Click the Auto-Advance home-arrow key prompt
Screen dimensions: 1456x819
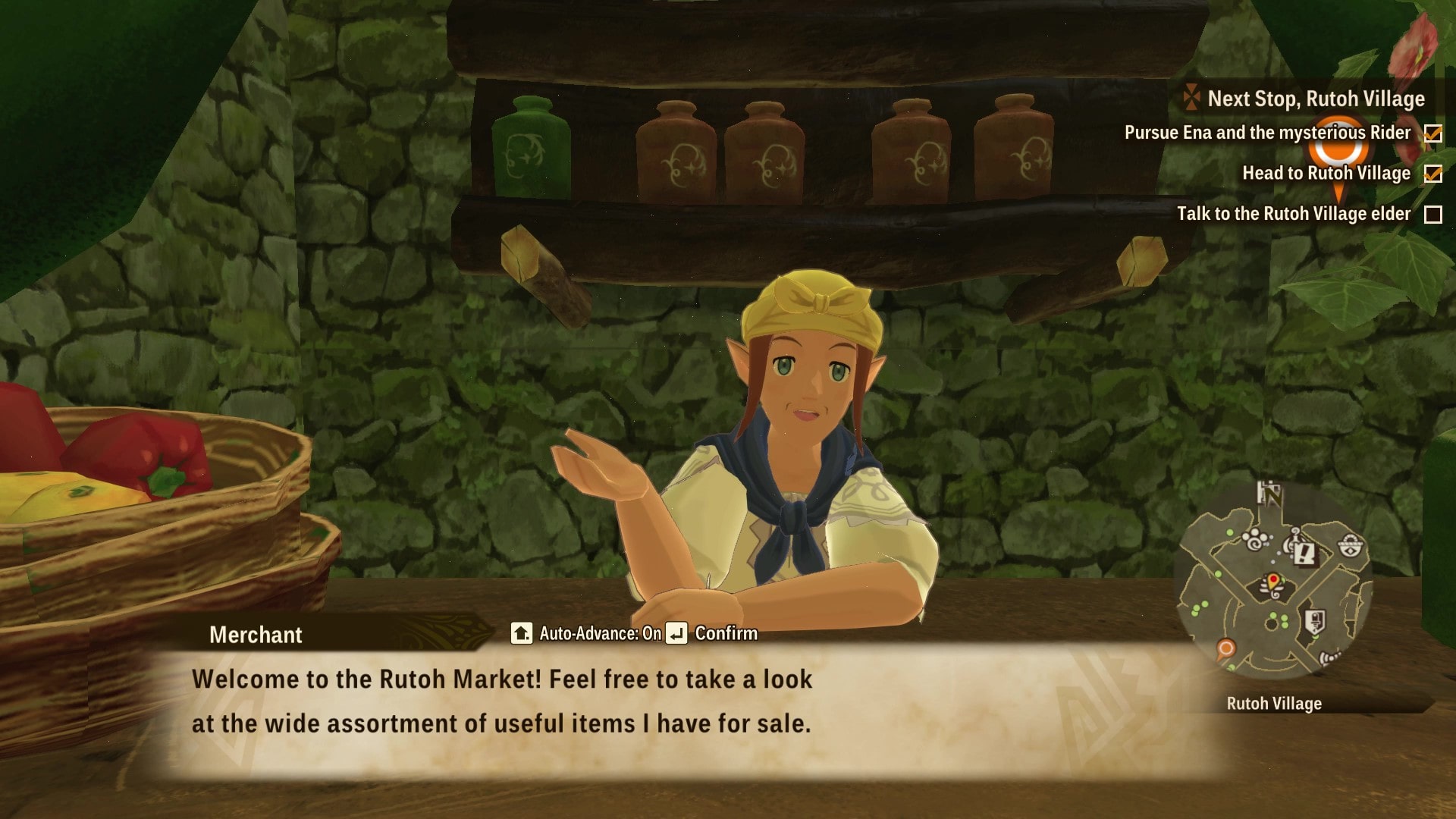coord(522,633)
